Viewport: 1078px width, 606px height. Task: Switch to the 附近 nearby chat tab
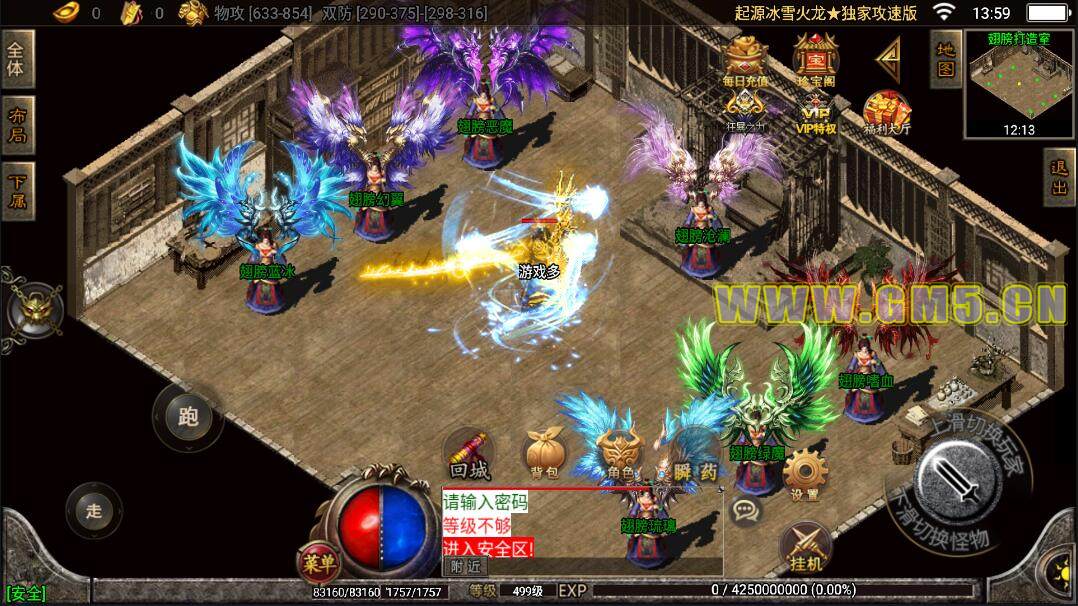point(465,566)
